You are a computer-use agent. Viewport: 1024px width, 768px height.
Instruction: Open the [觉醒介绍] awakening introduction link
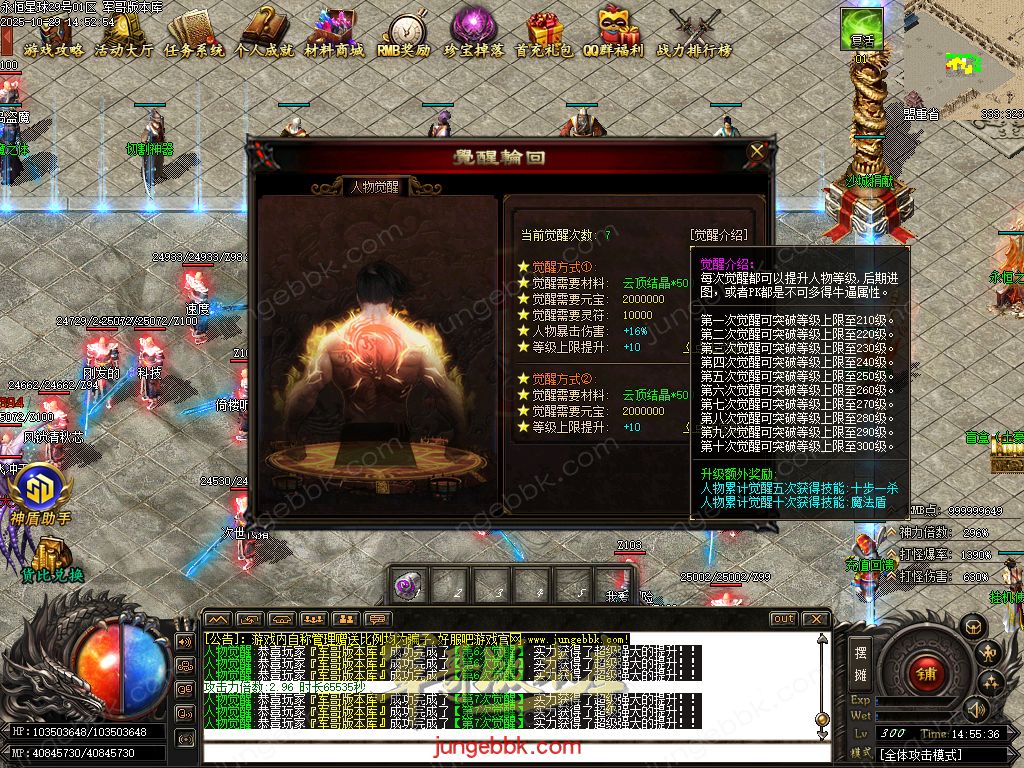tap(718, 235)
